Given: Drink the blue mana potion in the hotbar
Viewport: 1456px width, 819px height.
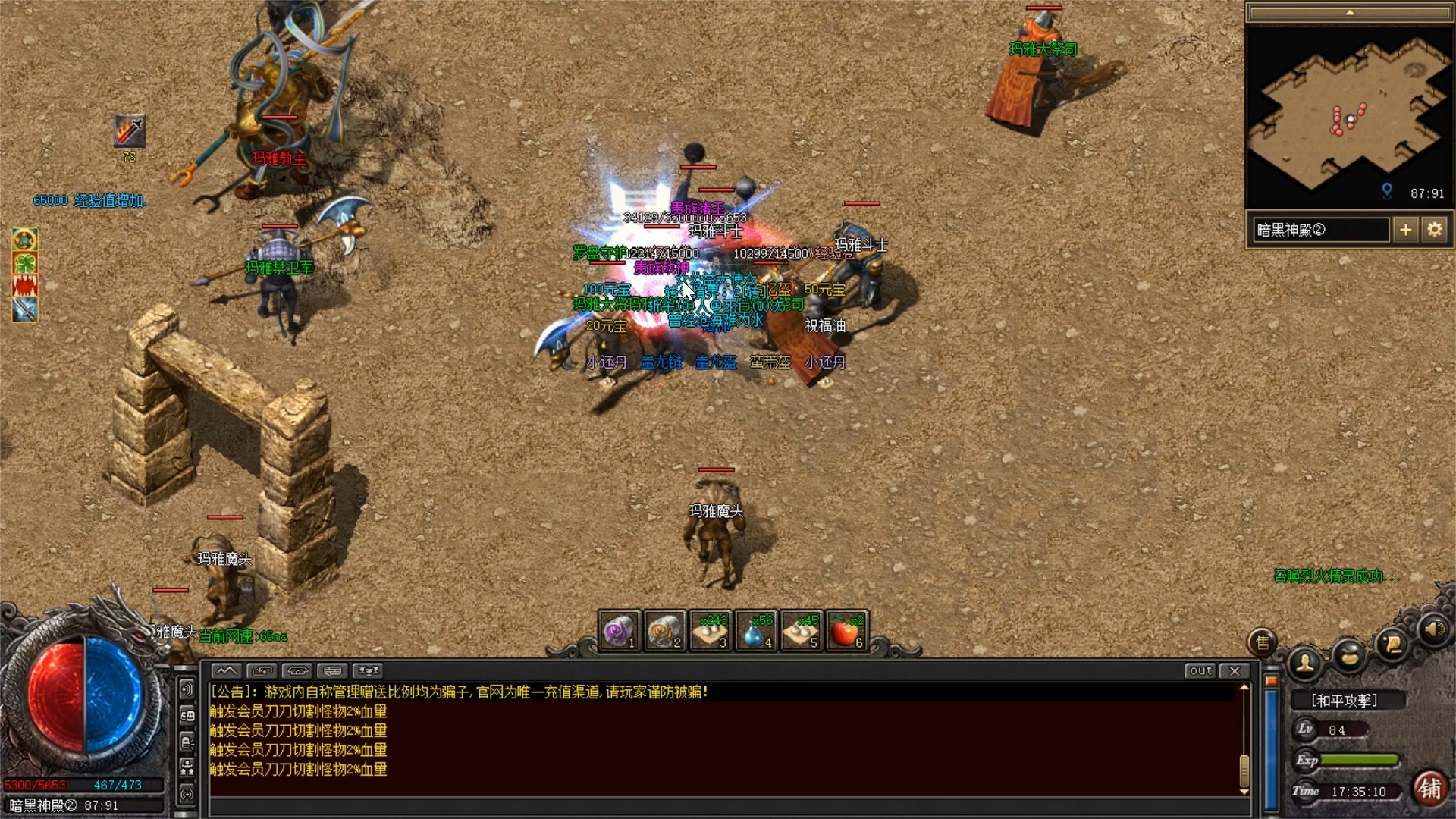Looking at the screenshot, I should [x=755, y=631].
